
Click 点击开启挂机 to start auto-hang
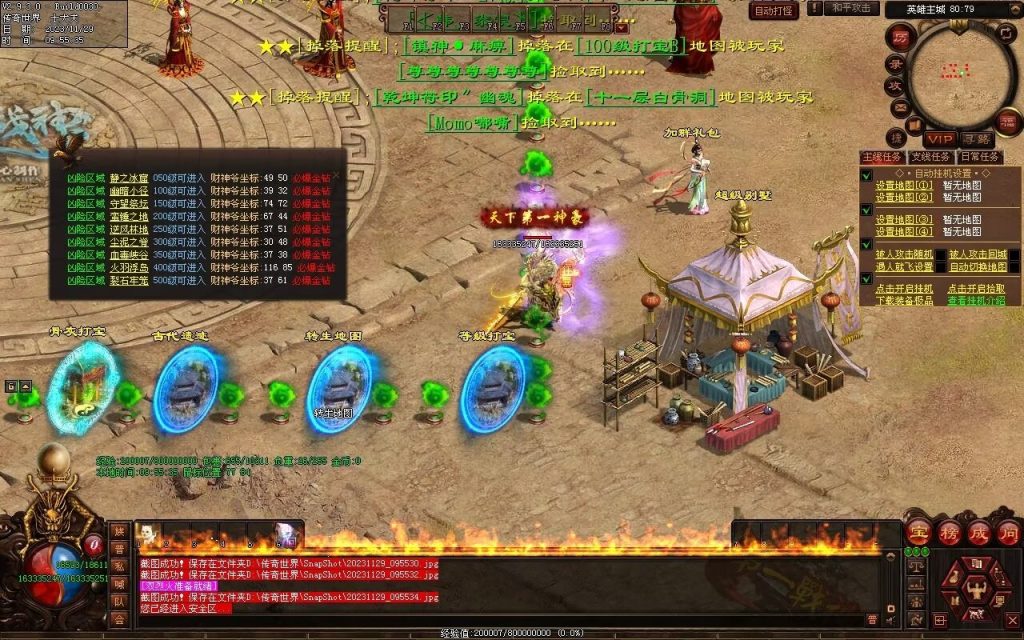904,289
